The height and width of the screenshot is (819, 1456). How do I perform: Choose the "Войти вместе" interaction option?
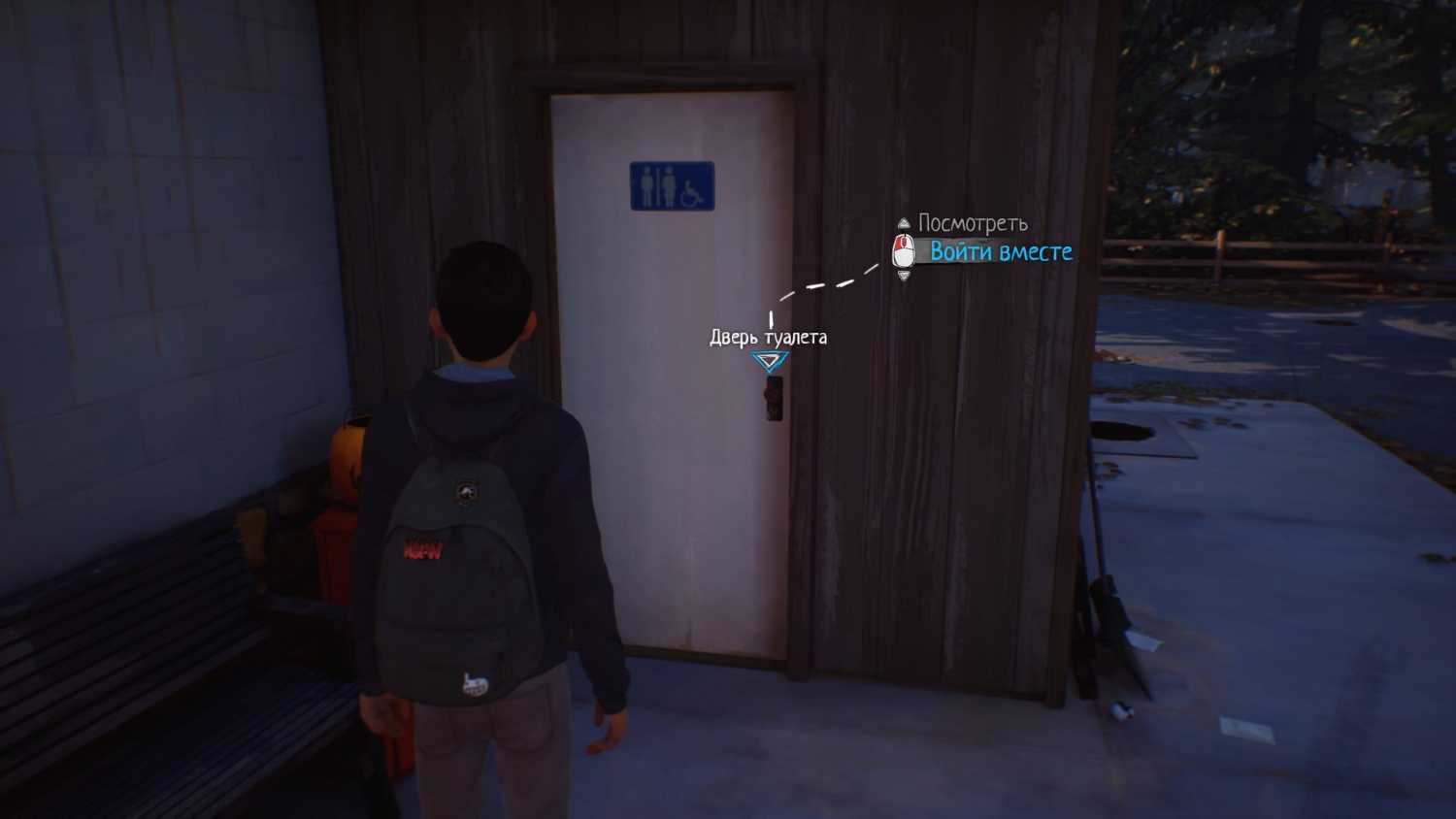[x=1000, y=252]
